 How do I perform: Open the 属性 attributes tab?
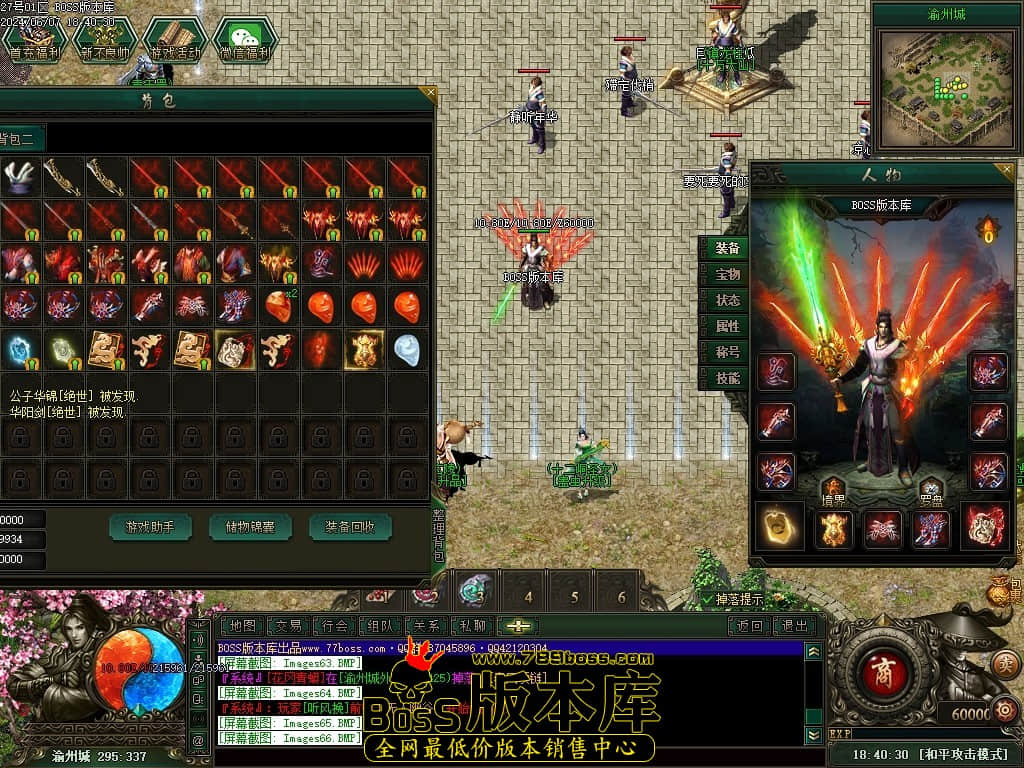(727, 326)
